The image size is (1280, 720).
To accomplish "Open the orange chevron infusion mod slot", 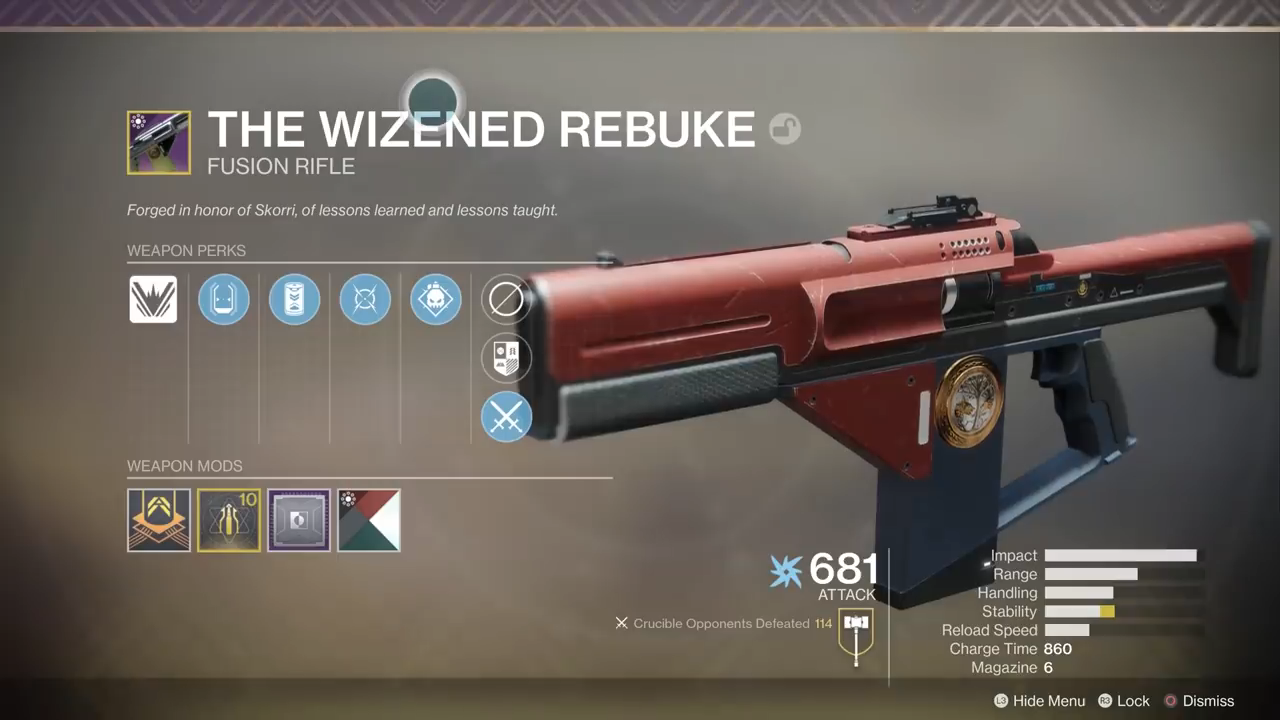I will [159, 520].
